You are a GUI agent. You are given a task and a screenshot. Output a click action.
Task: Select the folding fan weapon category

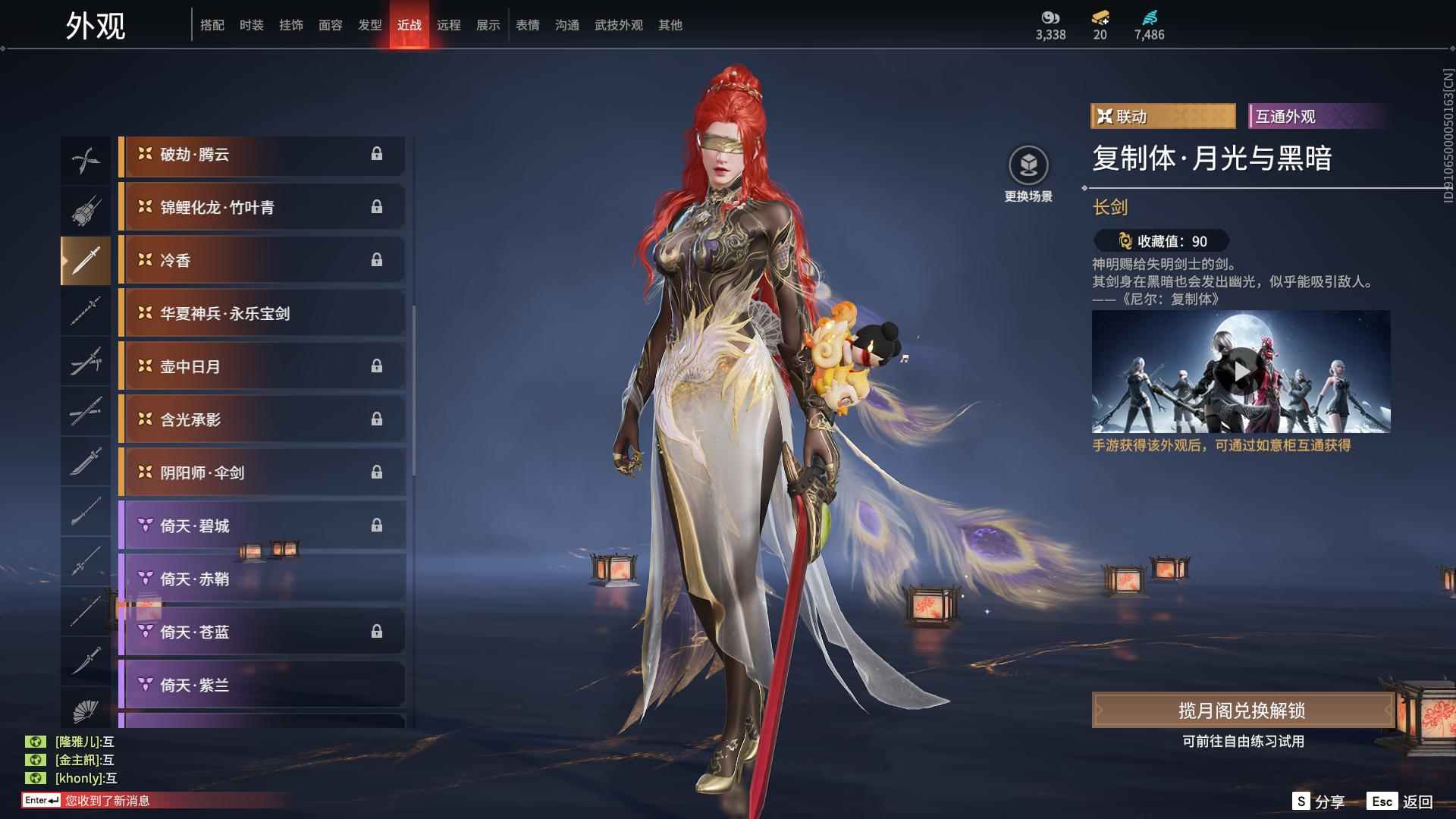[85, 711]
